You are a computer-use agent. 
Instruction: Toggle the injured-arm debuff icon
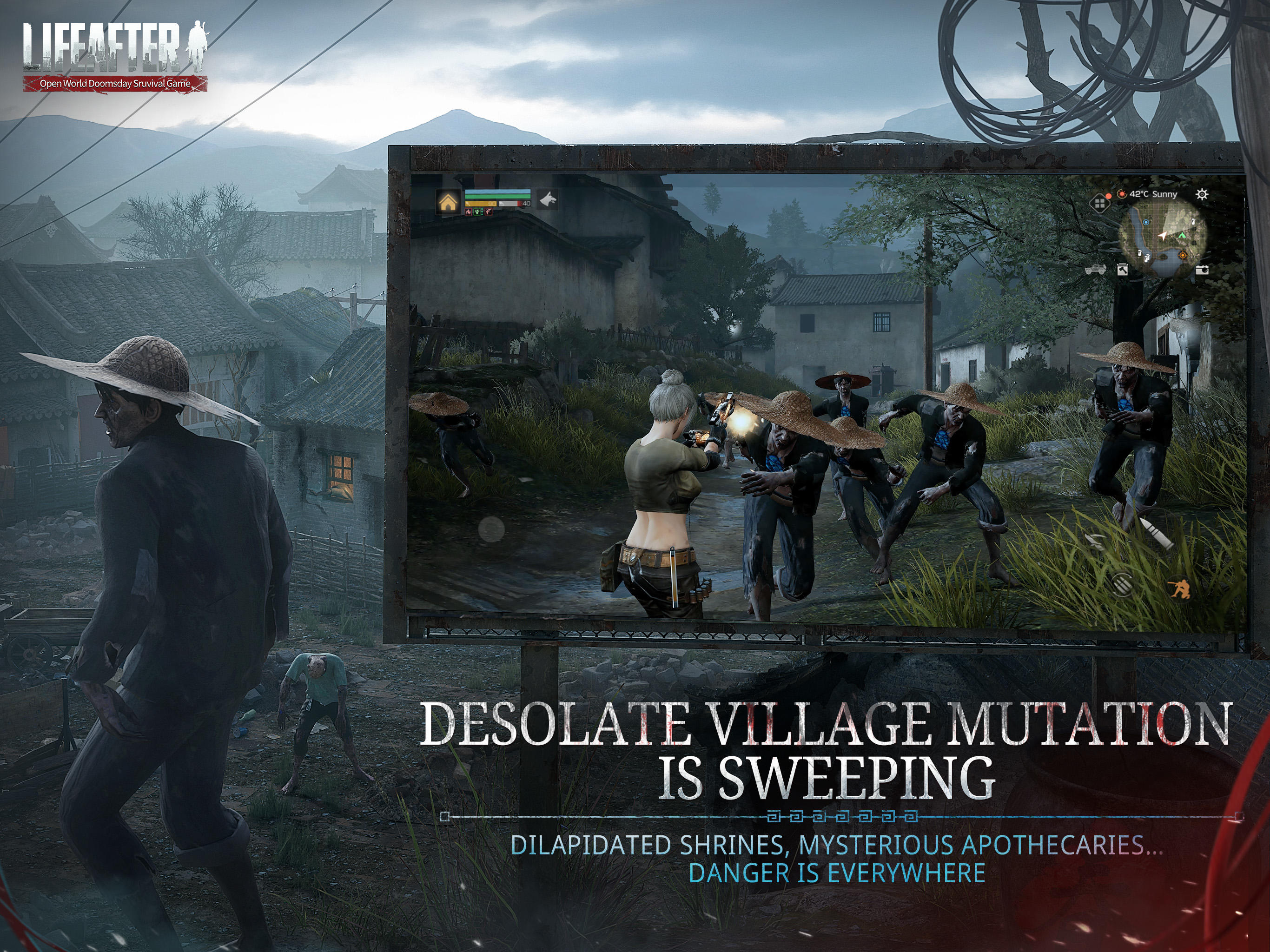489,212
